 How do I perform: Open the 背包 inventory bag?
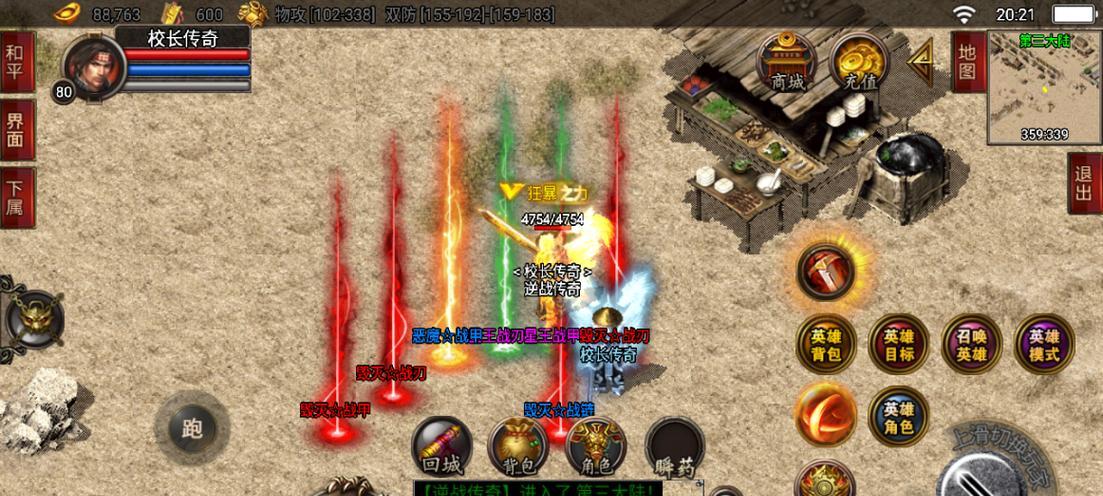point(517,446)
